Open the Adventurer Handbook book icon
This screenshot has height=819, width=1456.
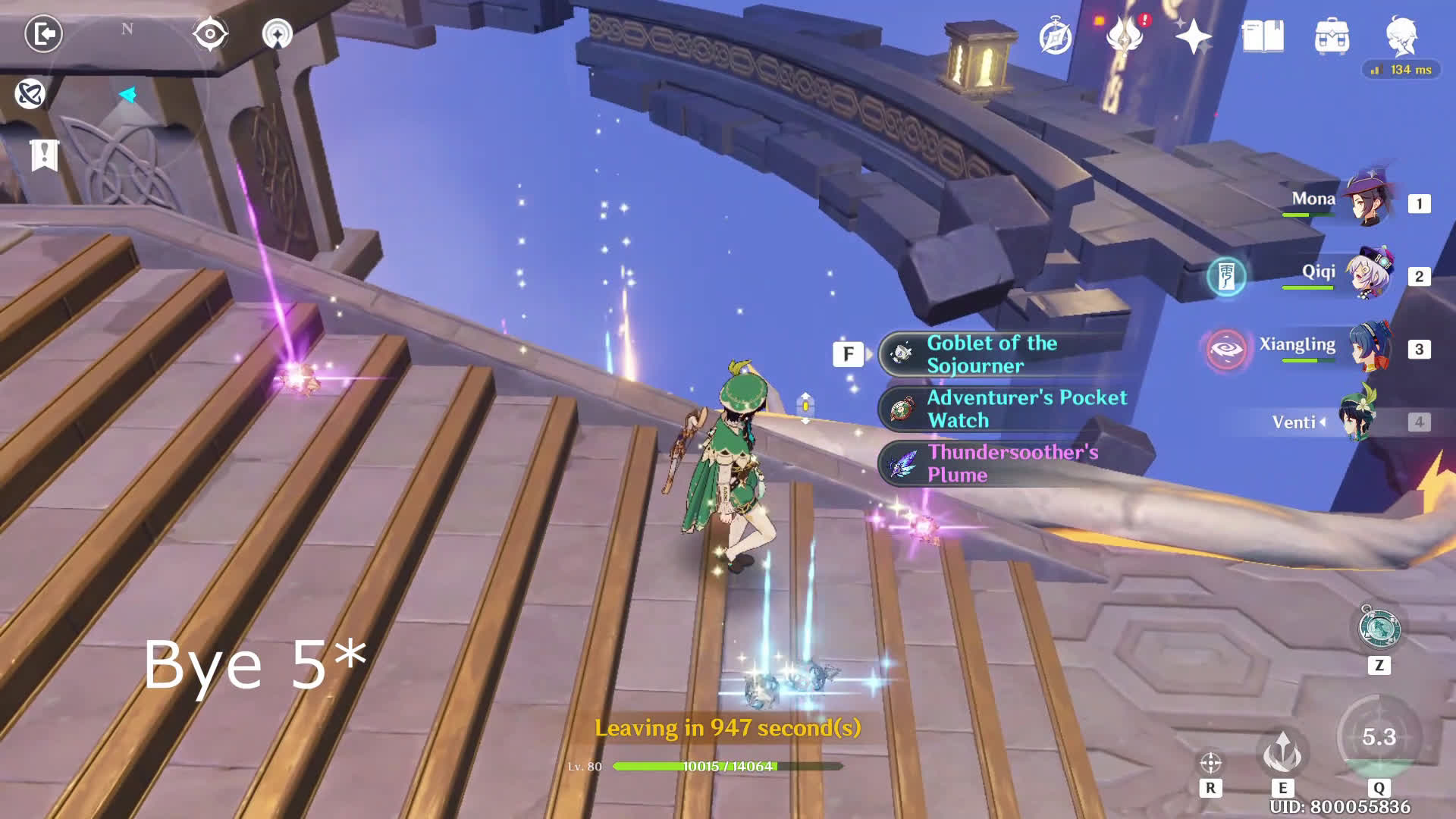point(1263,36)
